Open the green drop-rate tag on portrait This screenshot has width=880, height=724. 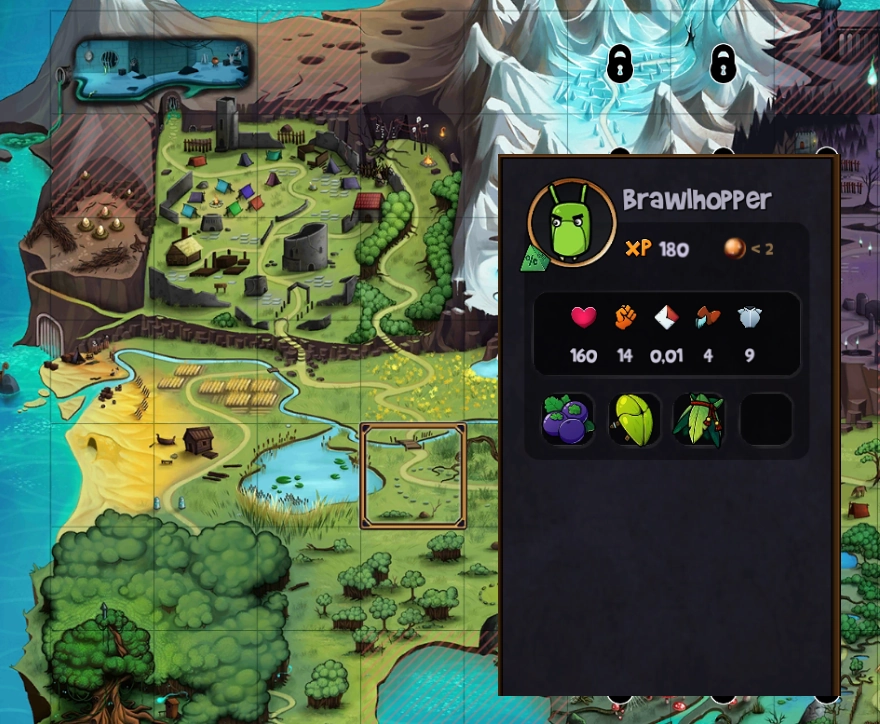(533, 258)
